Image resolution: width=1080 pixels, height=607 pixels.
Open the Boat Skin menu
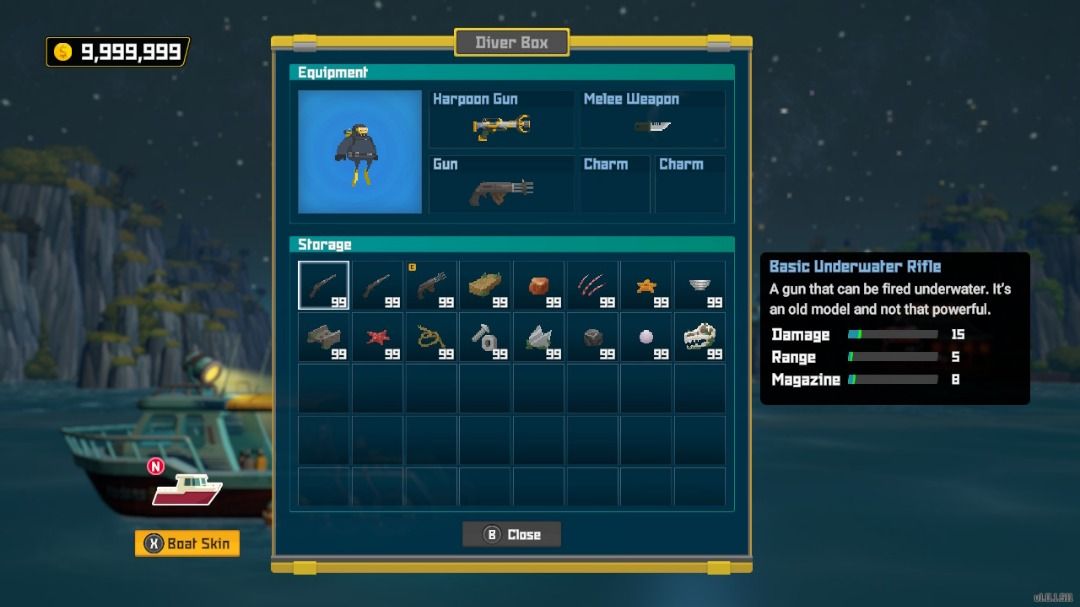click(187, 544)
